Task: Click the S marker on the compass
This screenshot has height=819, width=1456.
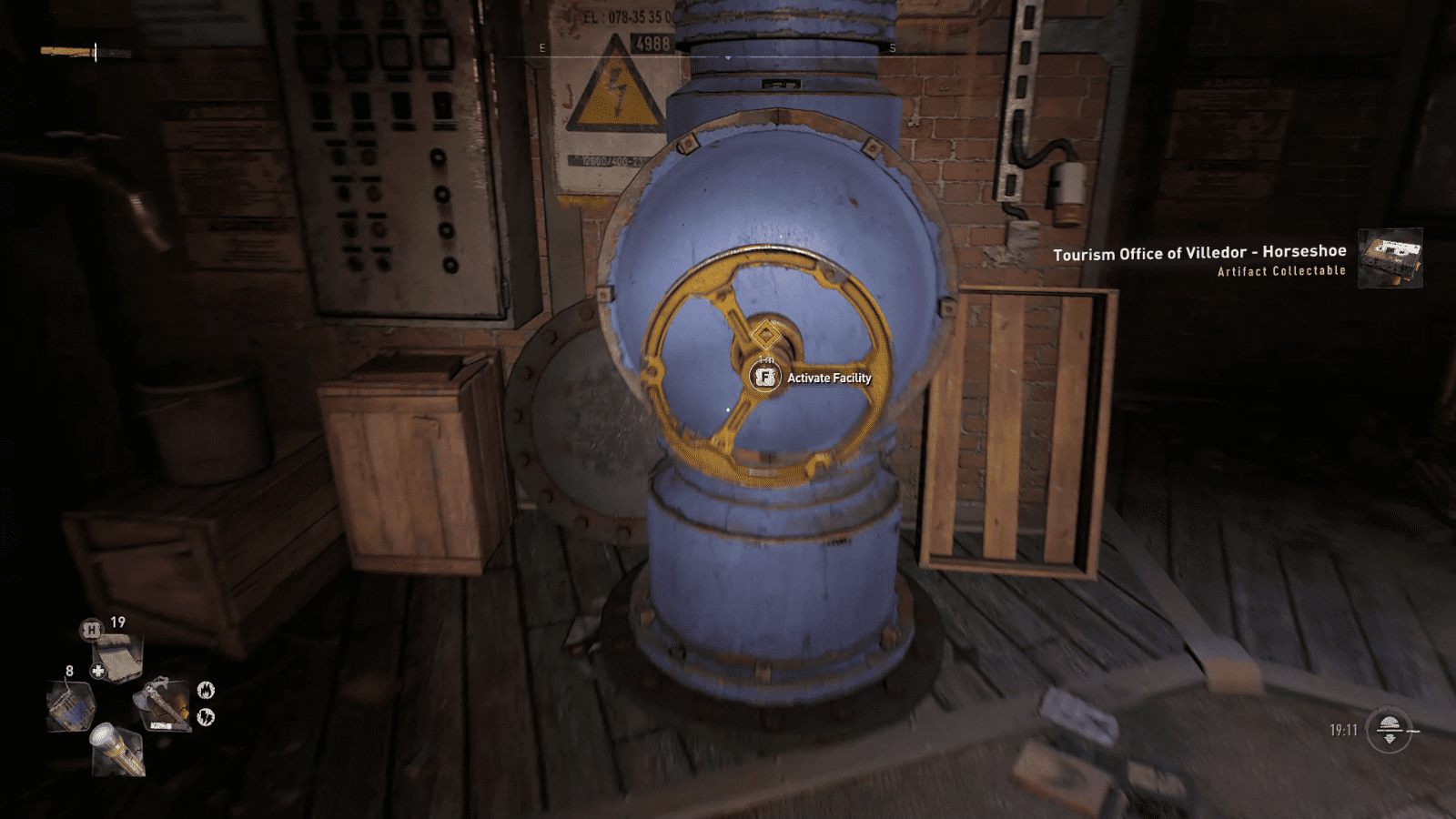Action: coord(895,46)
